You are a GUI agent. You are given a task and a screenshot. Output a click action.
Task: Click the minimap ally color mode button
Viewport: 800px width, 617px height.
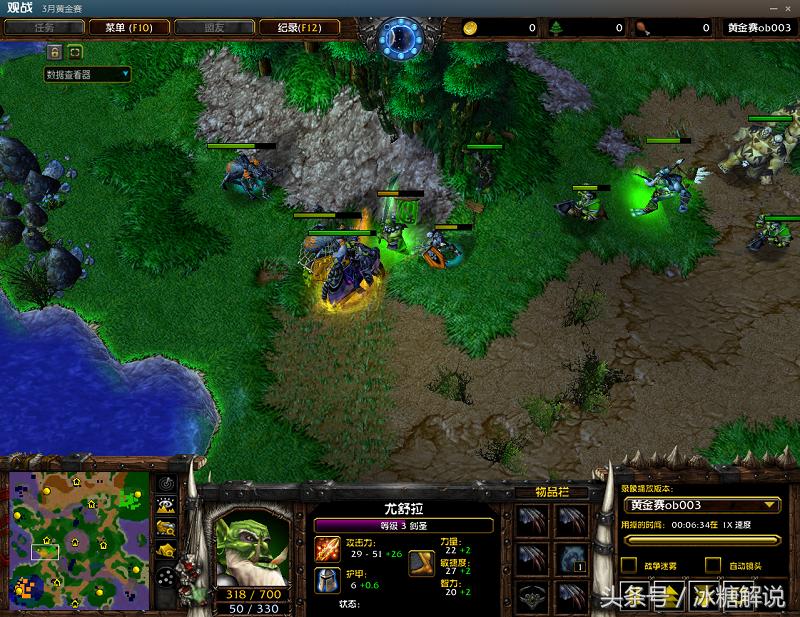[166, 528]
